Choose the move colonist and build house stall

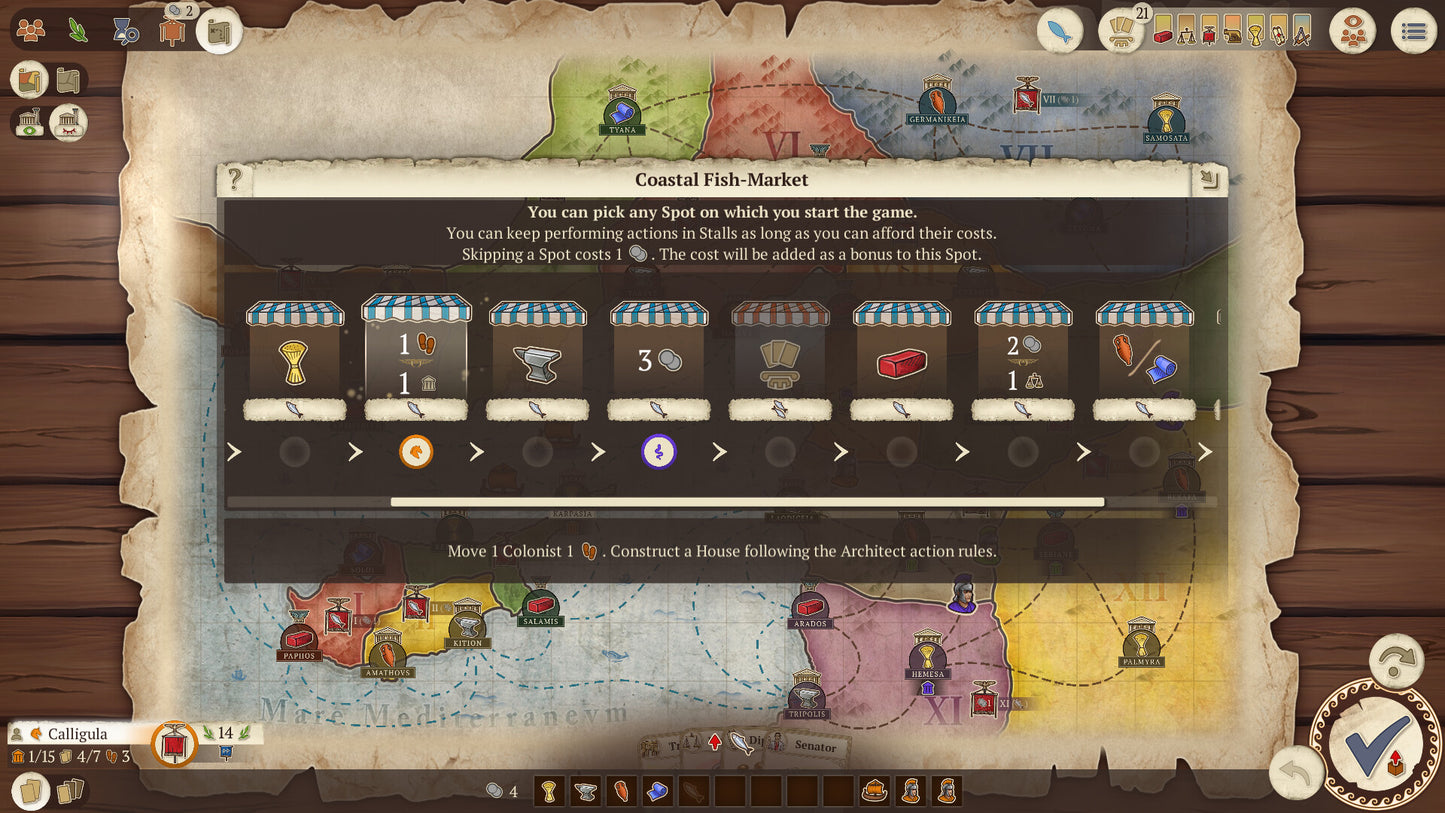point(416,358)
